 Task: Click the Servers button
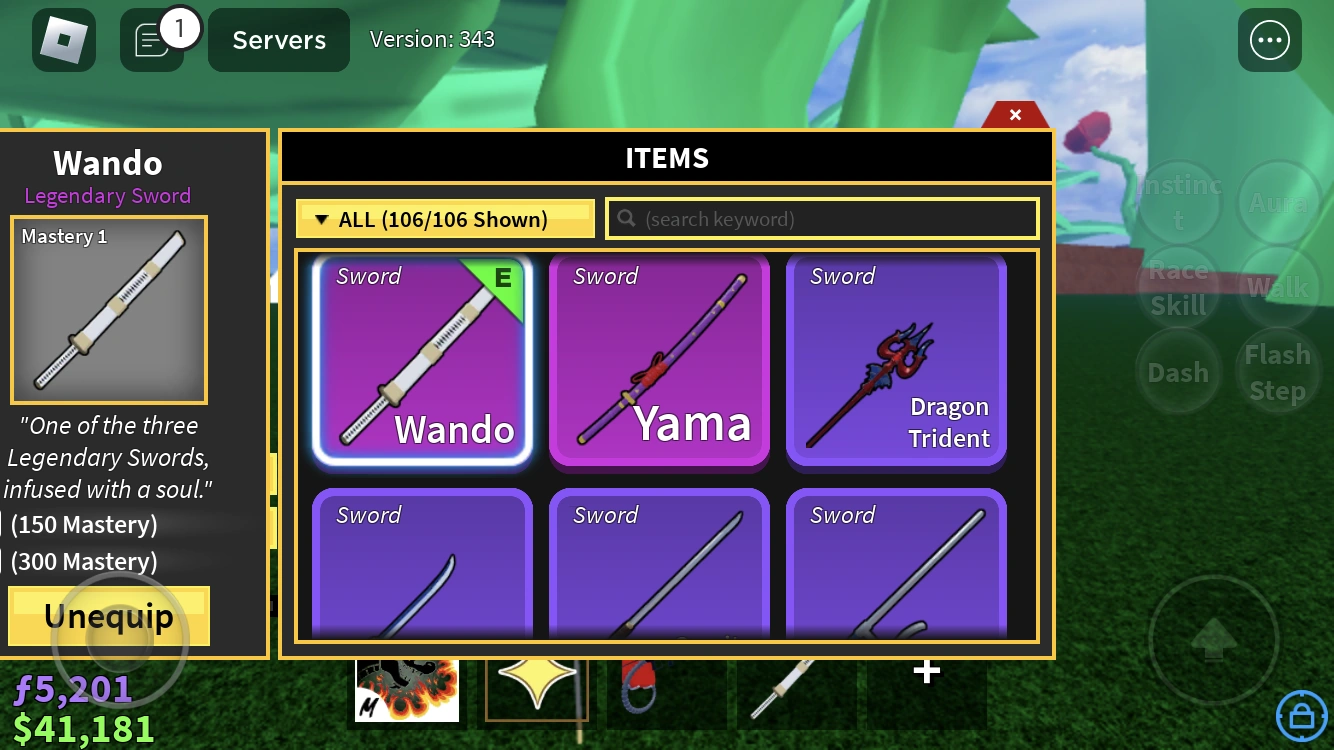pyautogui.click(x=278, y=40)
